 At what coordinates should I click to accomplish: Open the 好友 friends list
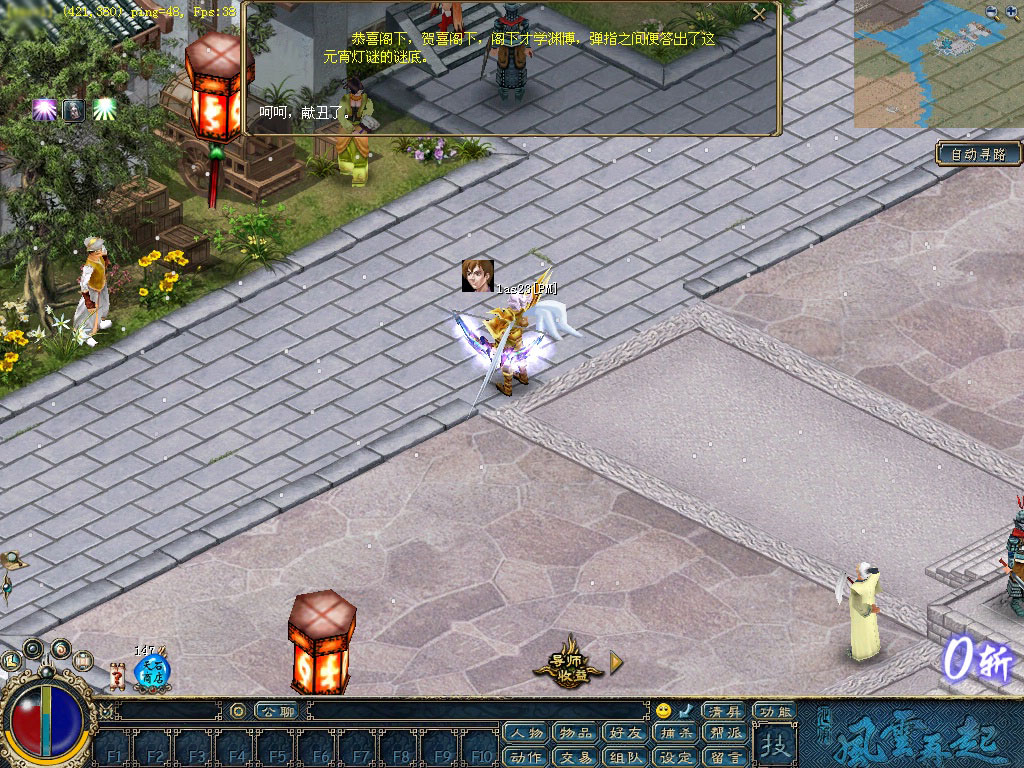click(x=625, y=733)
